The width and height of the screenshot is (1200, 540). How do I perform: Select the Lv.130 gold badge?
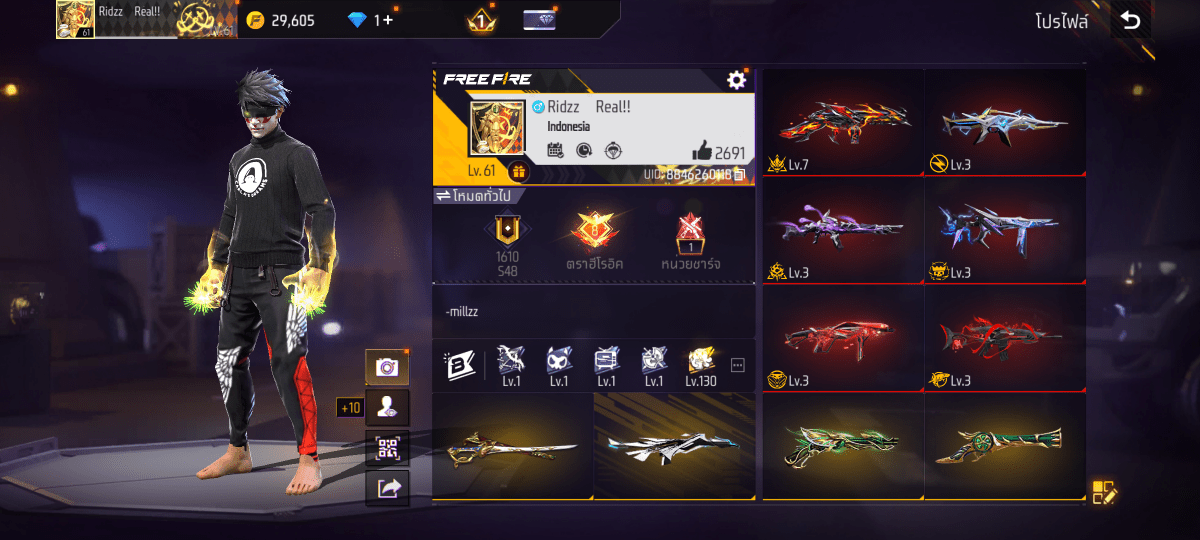click(x=701, y=365)
